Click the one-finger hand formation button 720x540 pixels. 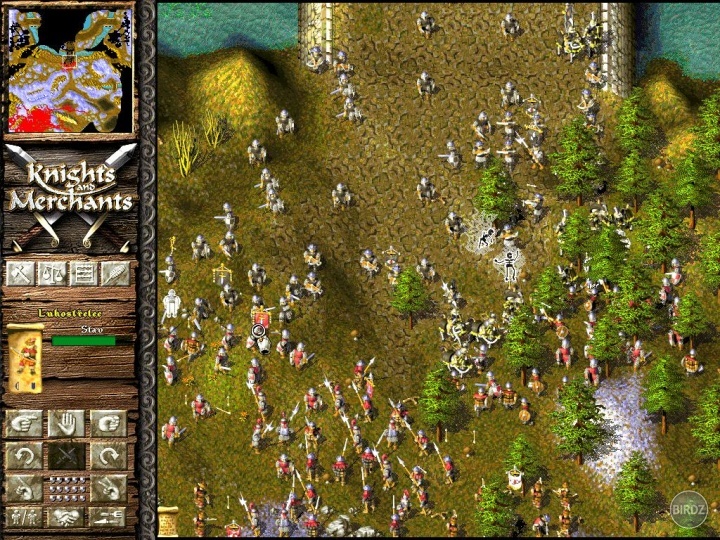(x=23, y=488)
